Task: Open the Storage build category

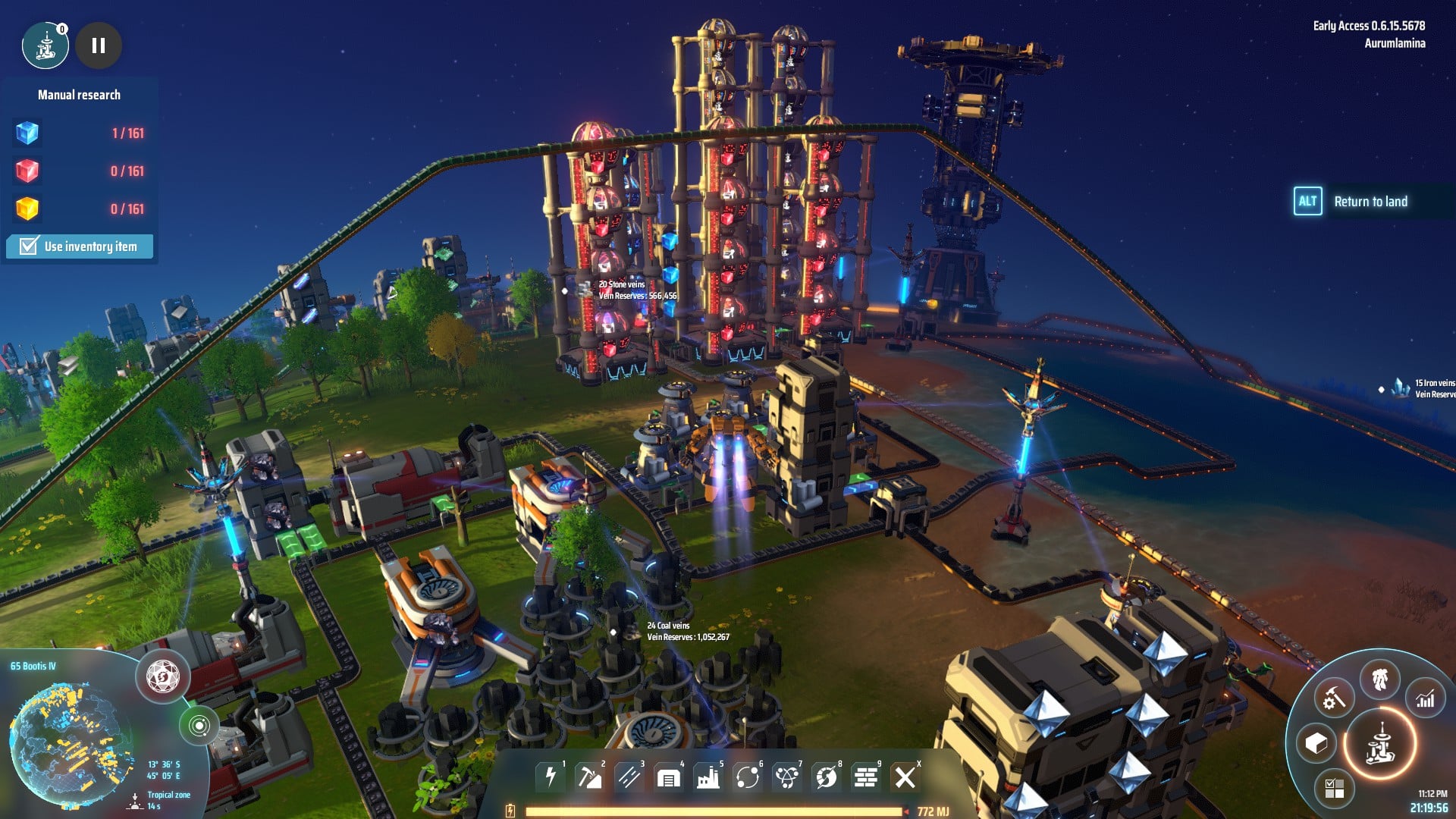Action: coord(670,777)
